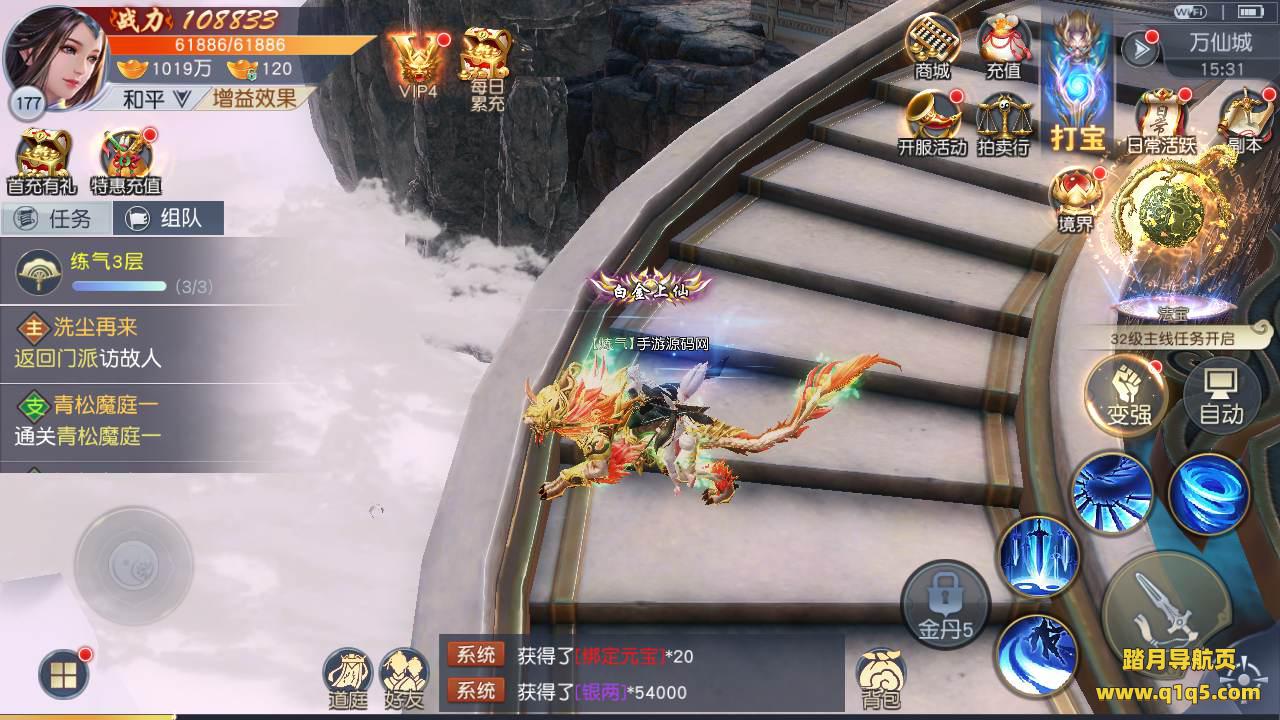Open the 每日累充 daily recharge reward

486,62
